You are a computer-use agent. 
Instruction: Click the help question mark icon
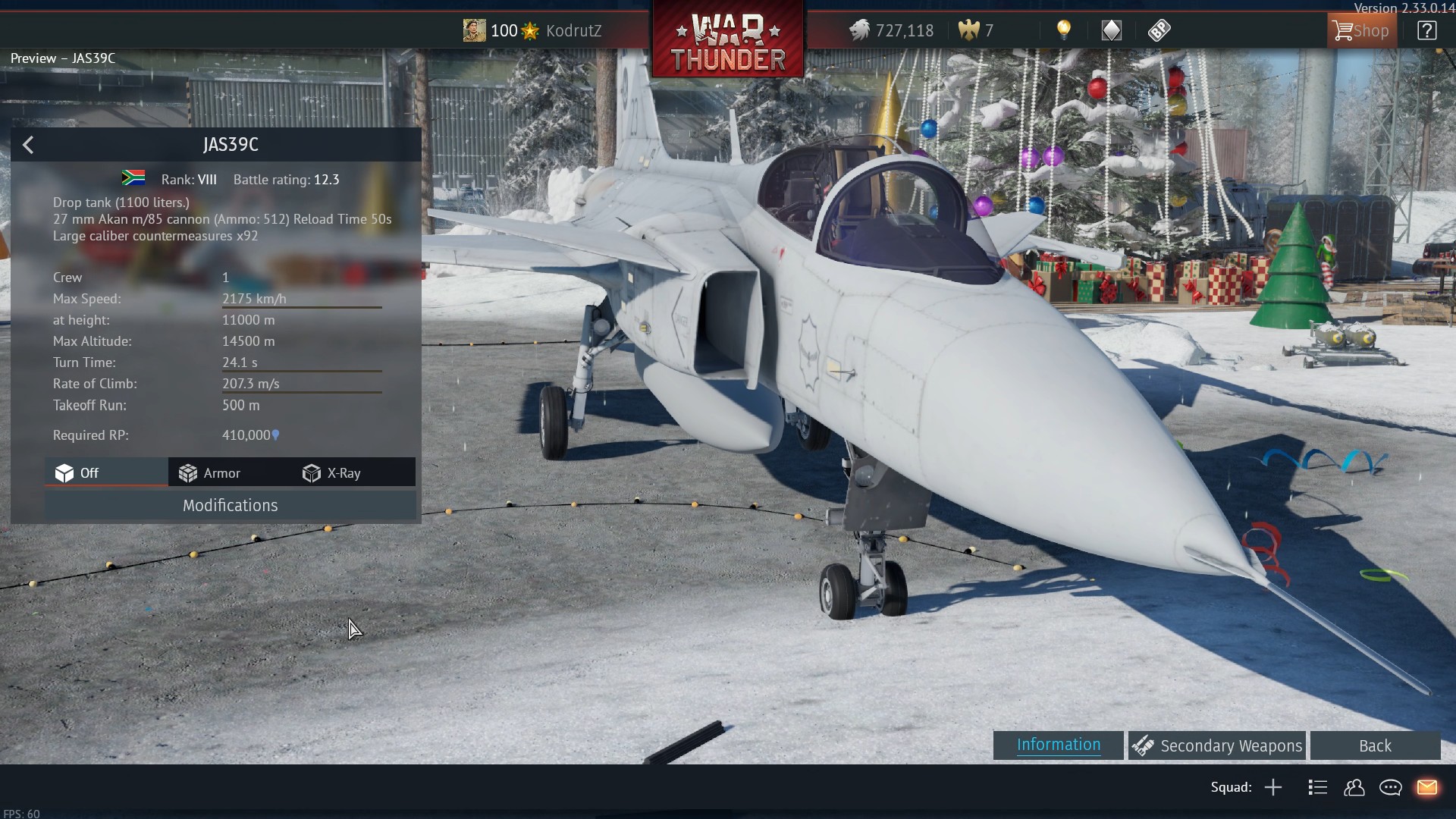click(1426, 31)
